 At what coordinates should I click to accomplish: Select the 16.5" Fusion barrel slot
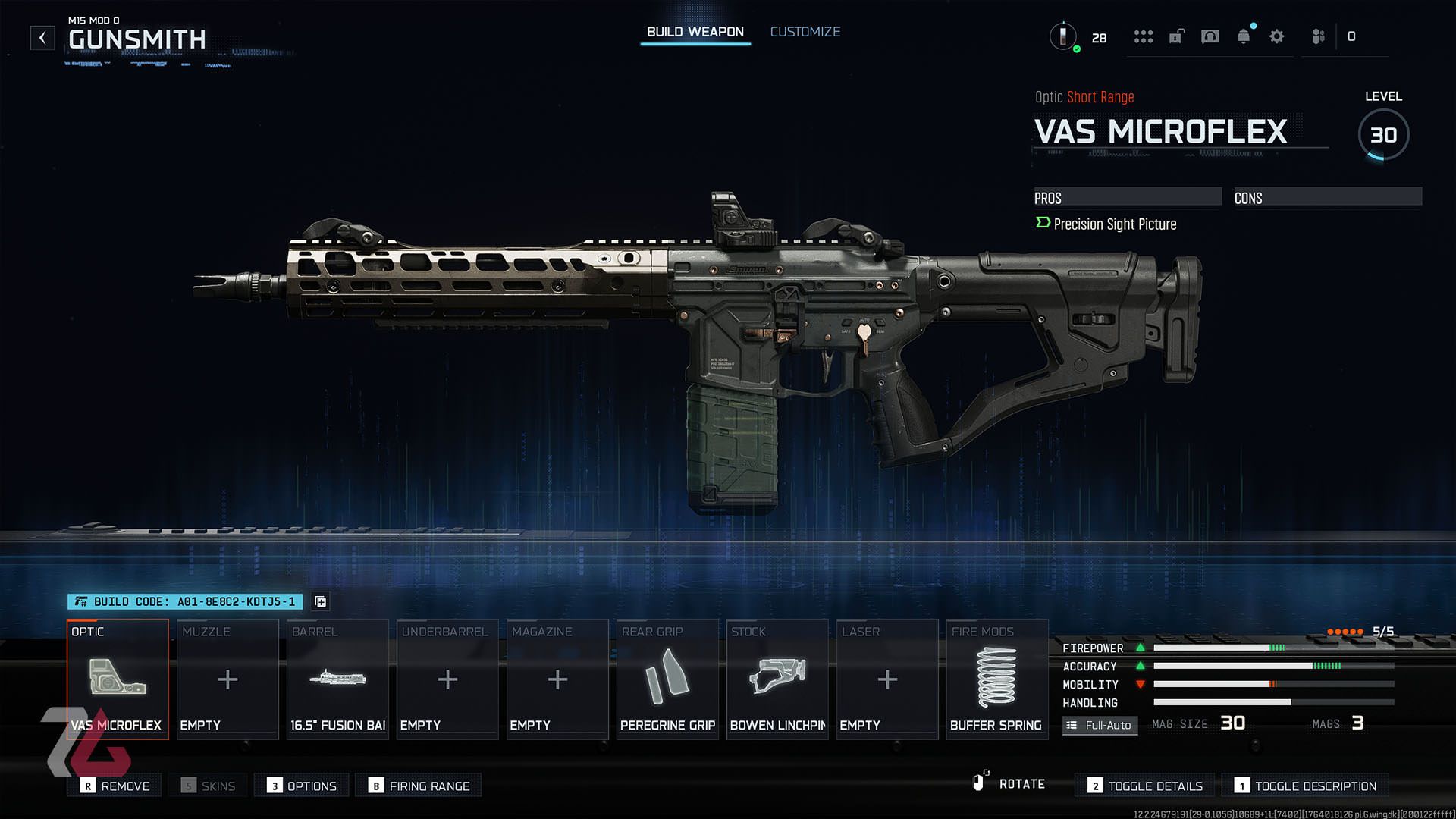click(x=337, y=679)
